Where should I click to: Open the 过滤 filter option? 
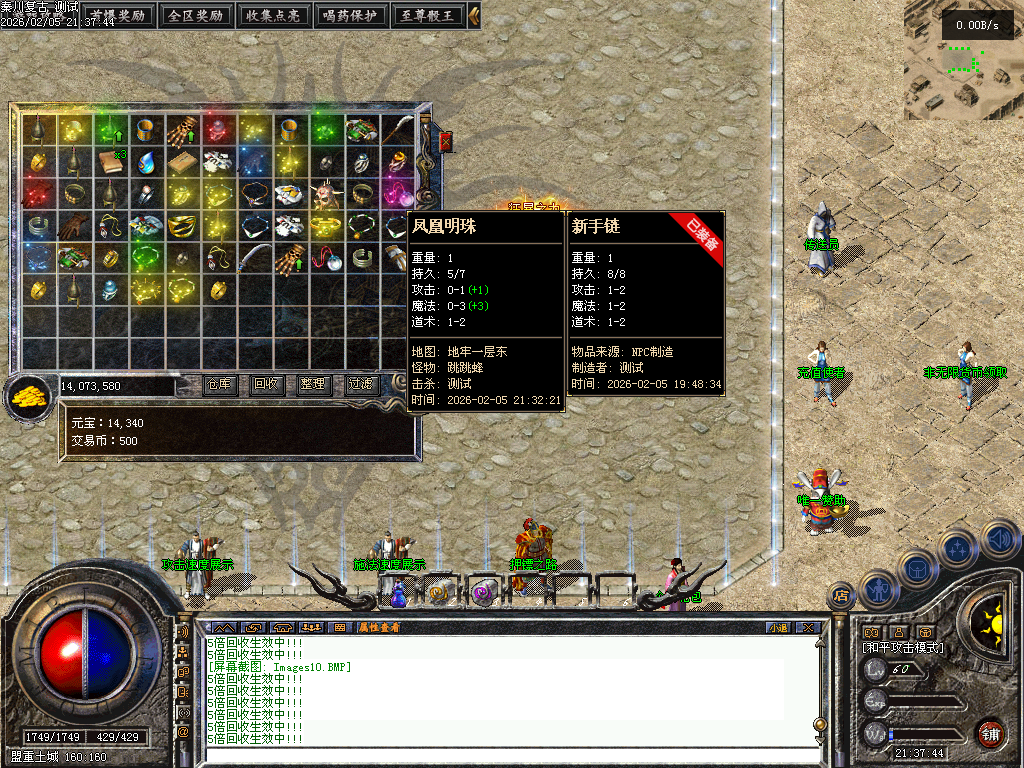pos(360,384)
